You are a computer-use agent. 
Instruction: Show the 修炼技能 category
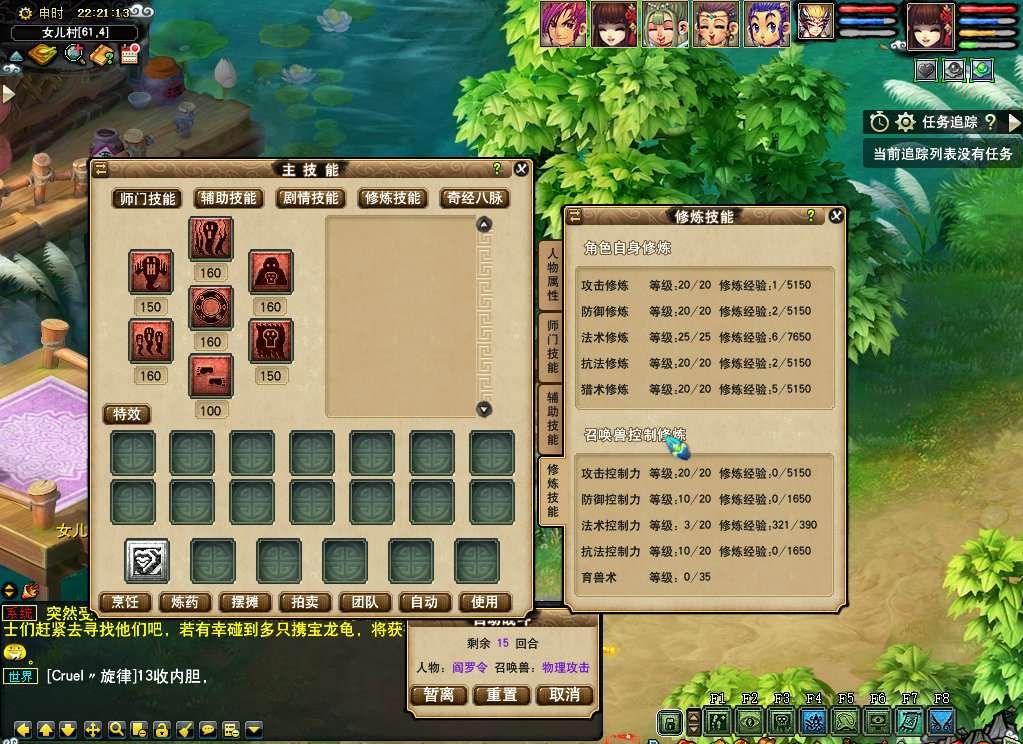393,198
